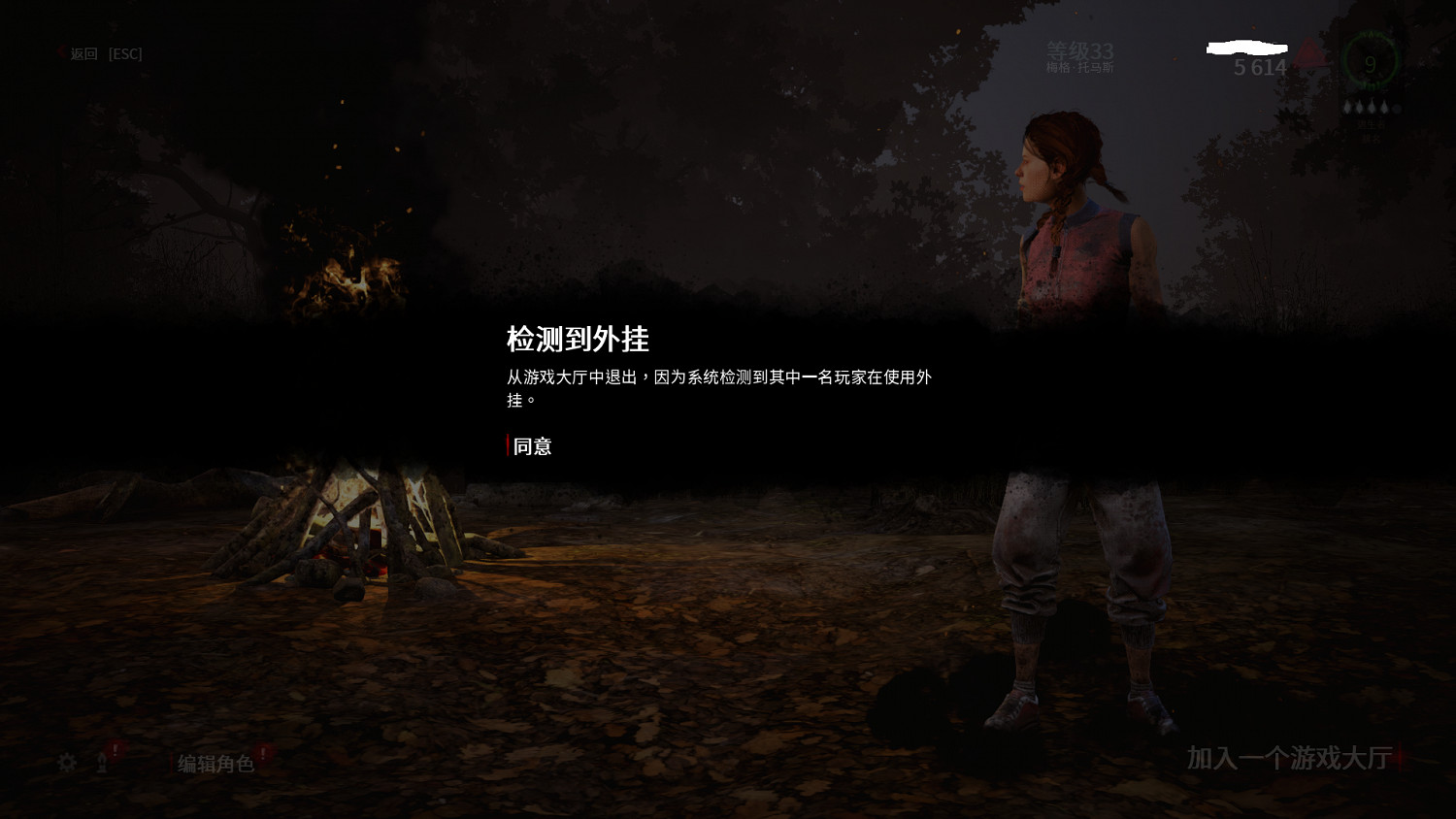The height and width of the screenshot is (819, 1456).
Task: Click the back chevron beside 返回
Action: (x=60, y=53)
